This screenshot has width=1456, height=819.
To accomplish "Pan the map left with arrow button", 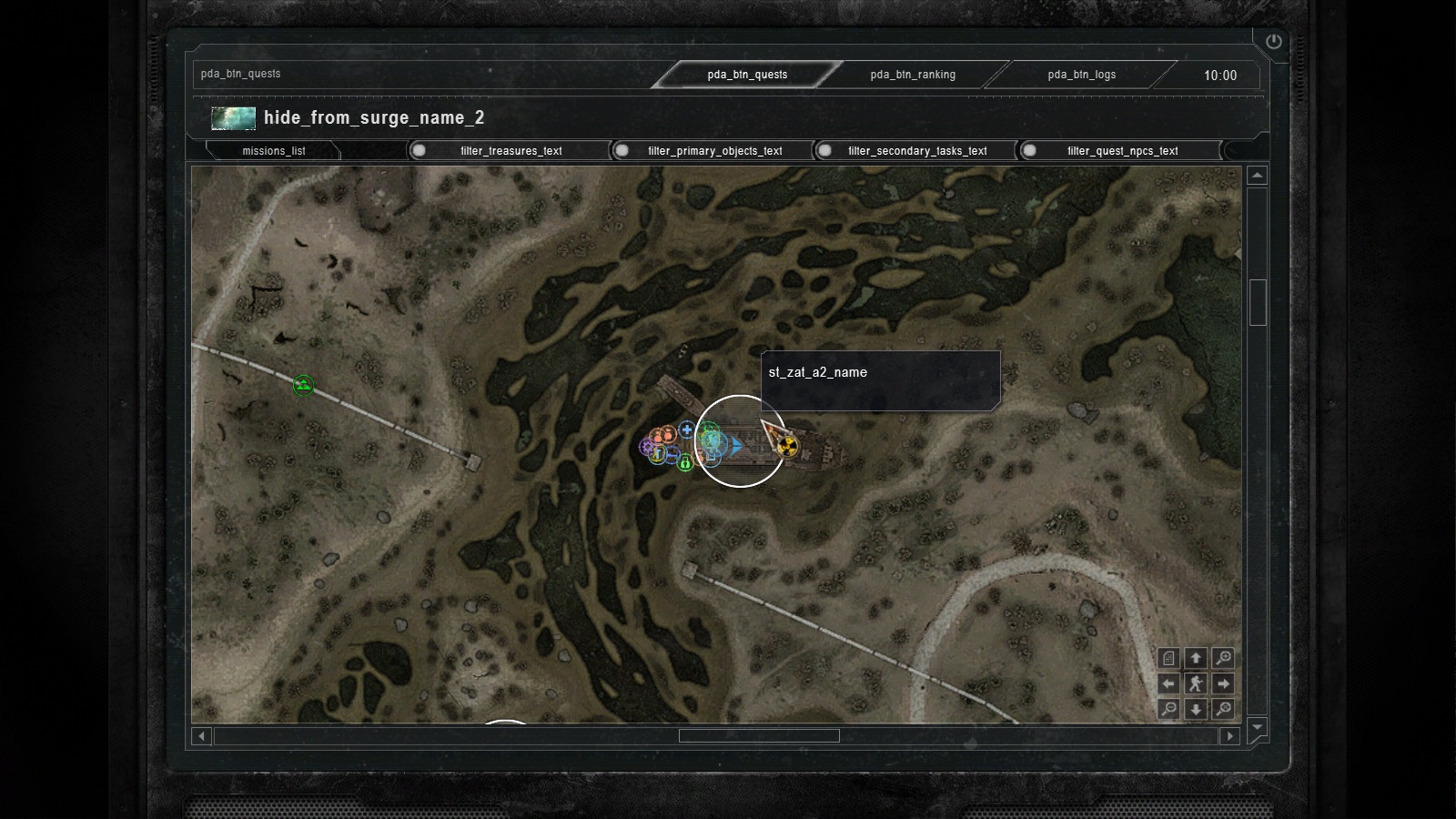I will click(x=1169, y=683).
